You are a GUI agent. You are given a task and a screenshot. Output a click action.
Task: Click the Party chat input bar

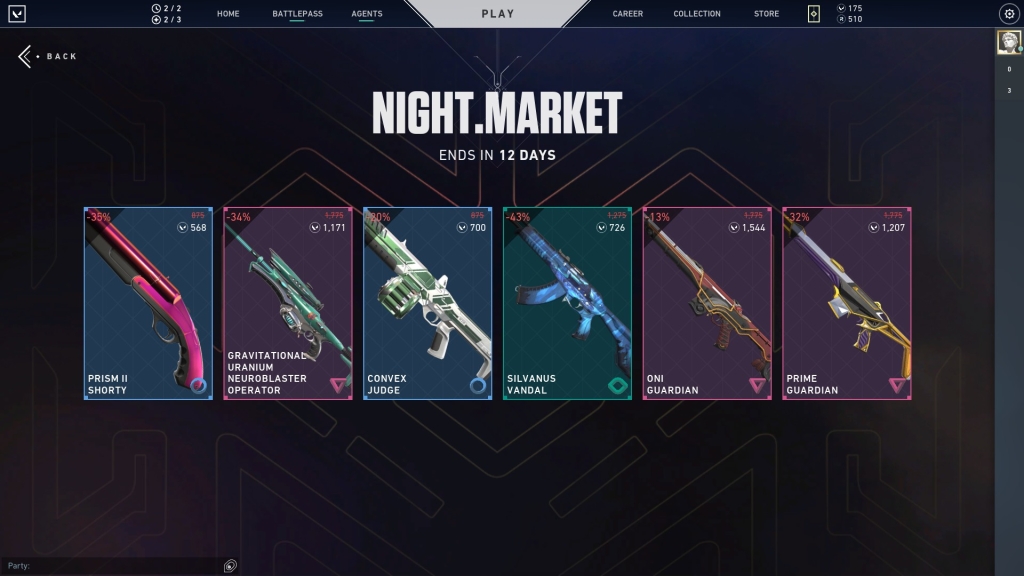point(110,566)
